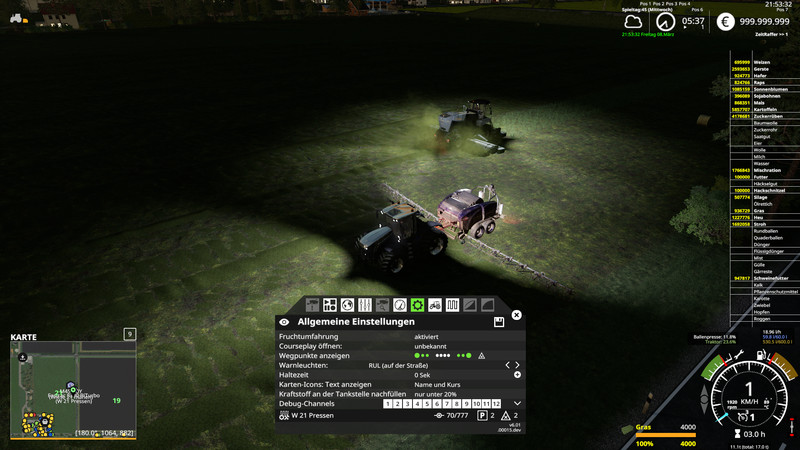
Task: Open the speedometer gauge tab
Action: 400,304
